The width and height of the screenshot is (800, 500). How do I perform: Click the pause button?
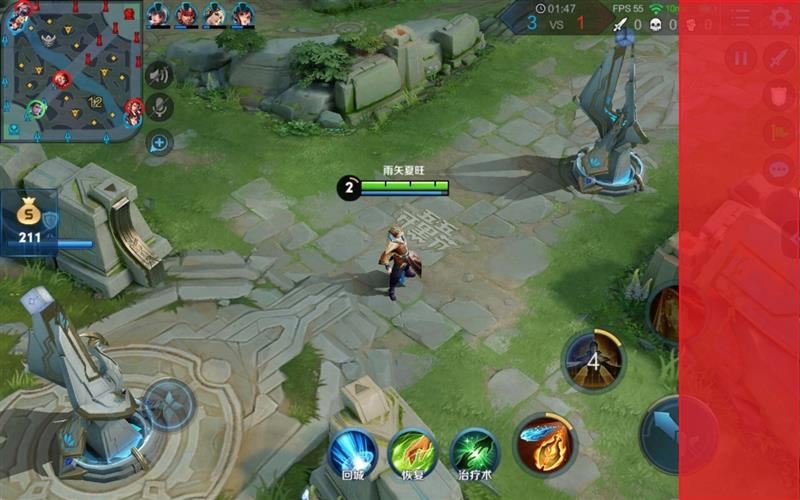[741, 58]
